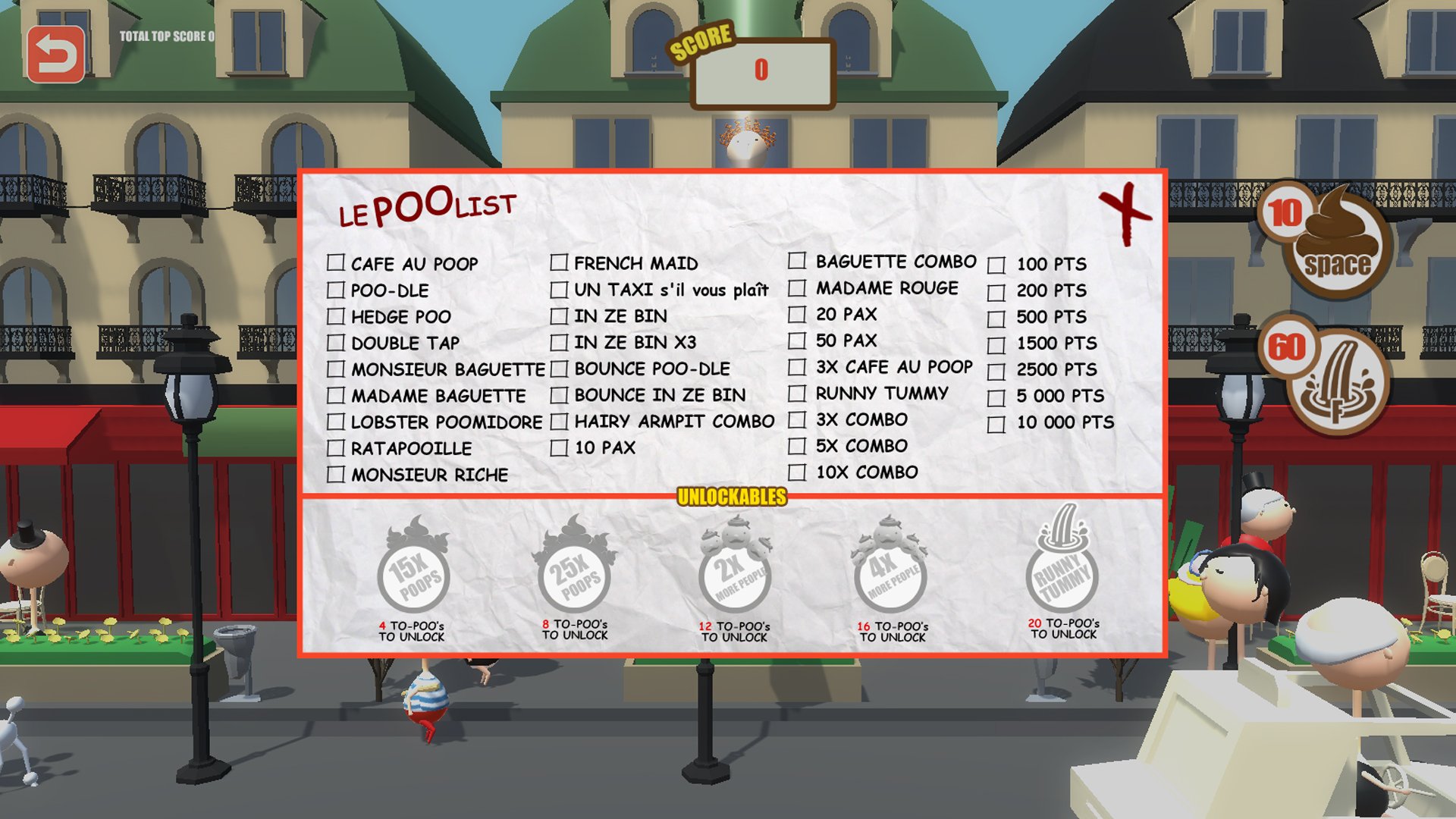Screen dimensions: 1456x819
Task: Check the 10X COMBO box
Action: coord(798,472)
